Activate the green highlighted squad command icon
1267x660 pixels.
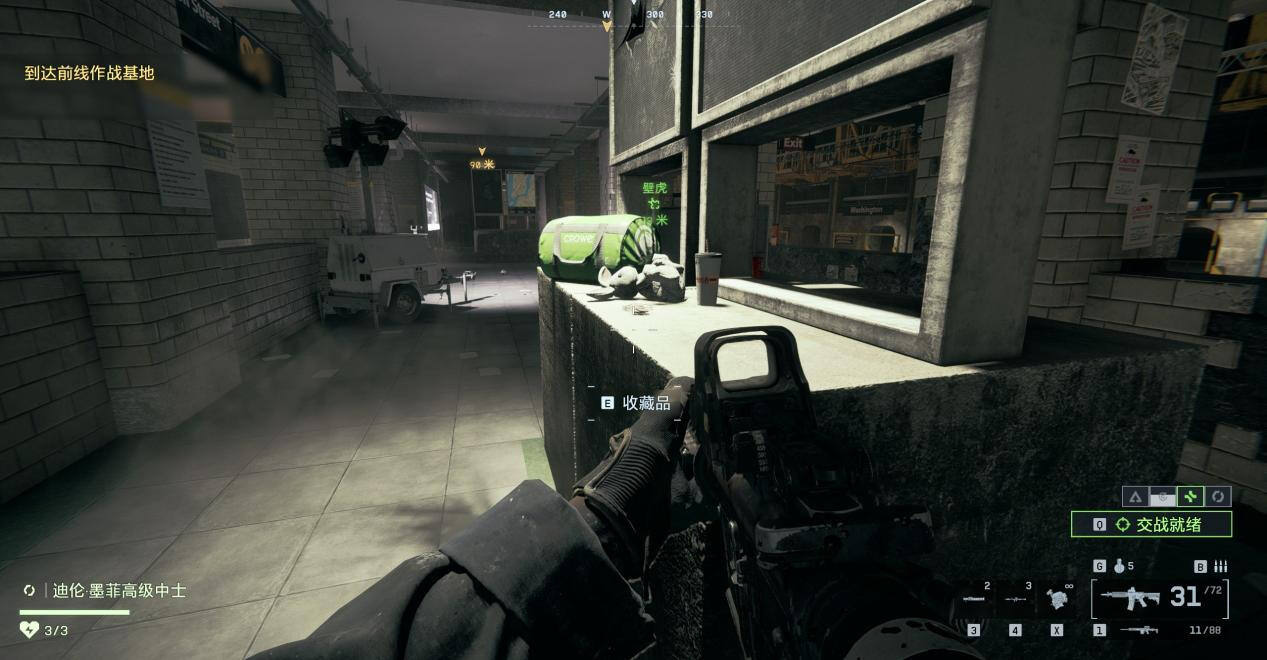1190,496
